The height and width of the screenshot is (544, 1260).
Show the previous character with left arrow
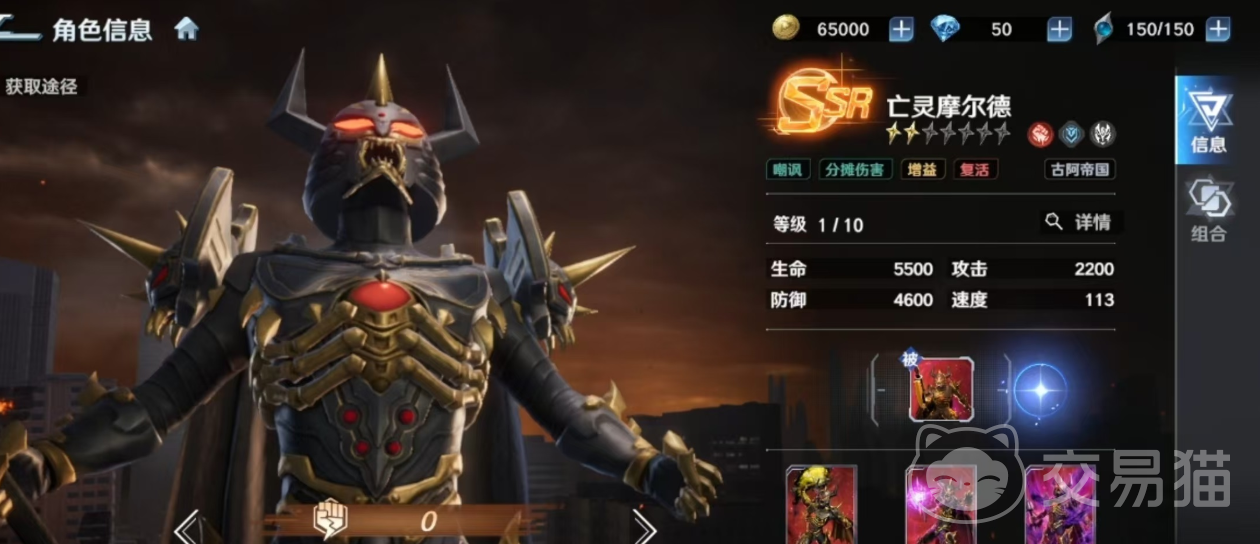192,525
